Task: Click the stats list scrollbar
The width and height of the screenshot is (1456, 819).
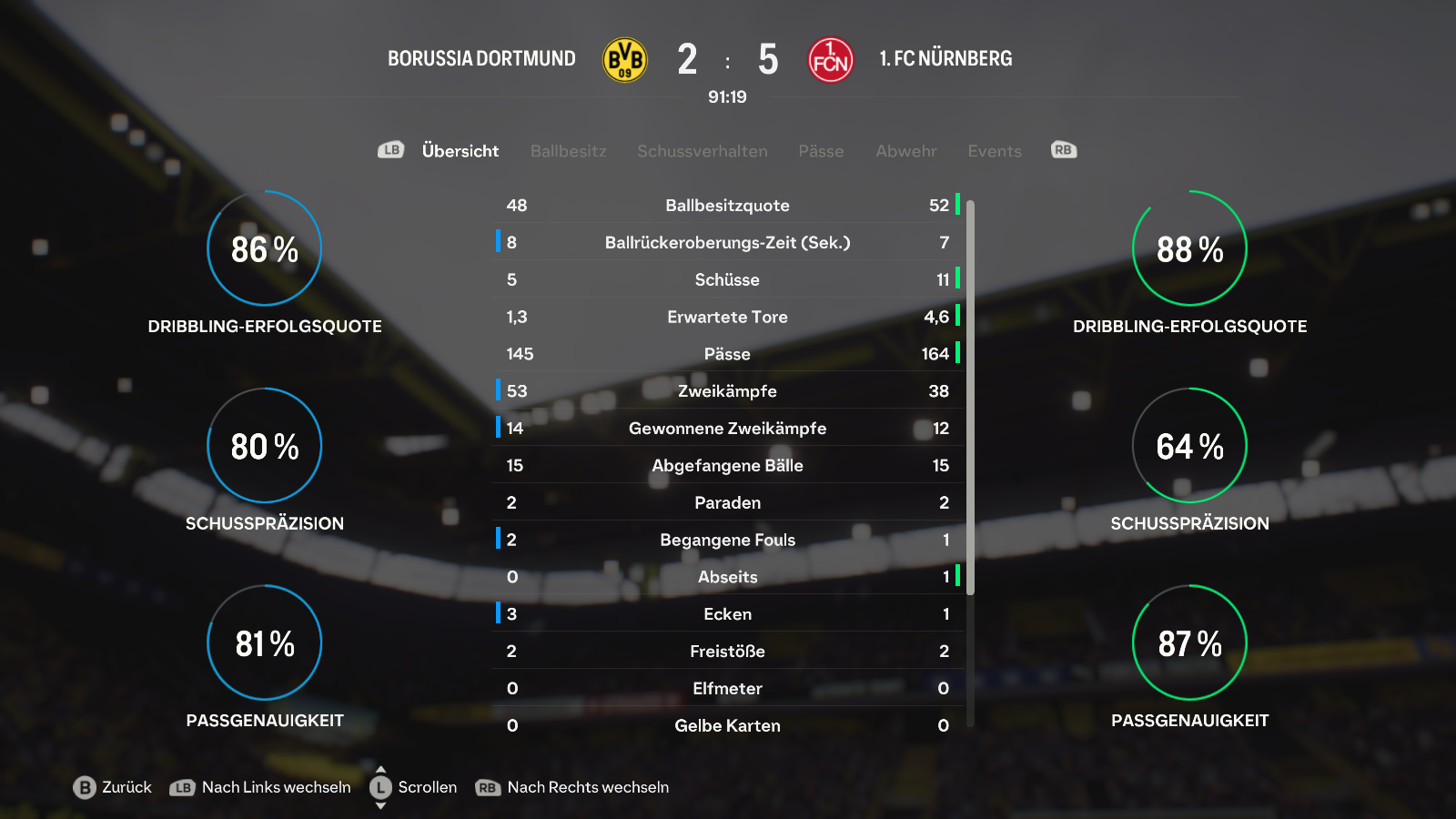Action: (x=970, y=397)
